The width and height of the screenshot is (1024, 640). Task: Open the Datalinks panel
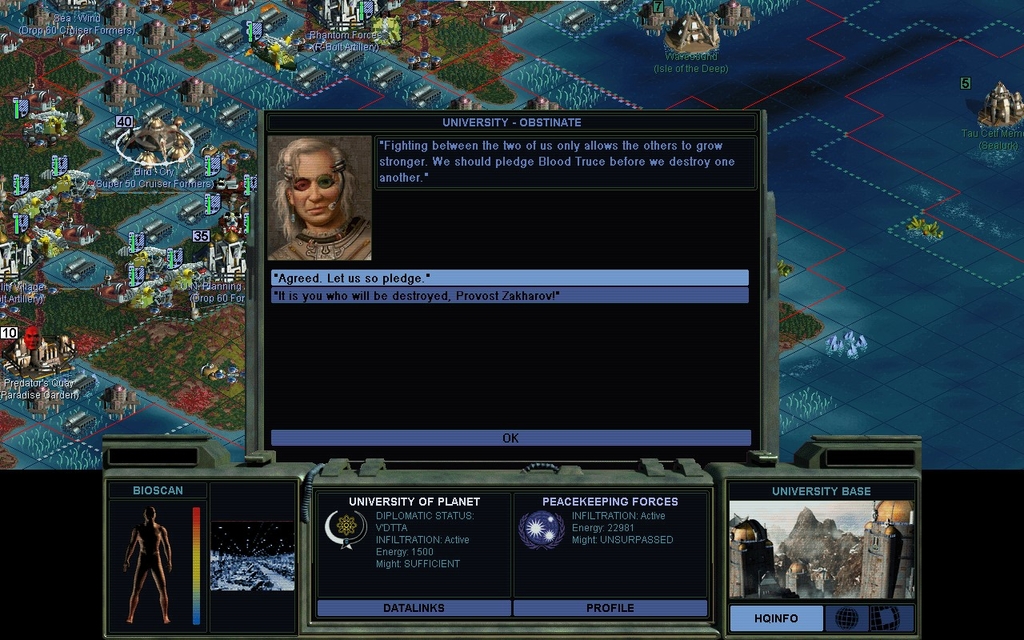[x=413, y=608]
